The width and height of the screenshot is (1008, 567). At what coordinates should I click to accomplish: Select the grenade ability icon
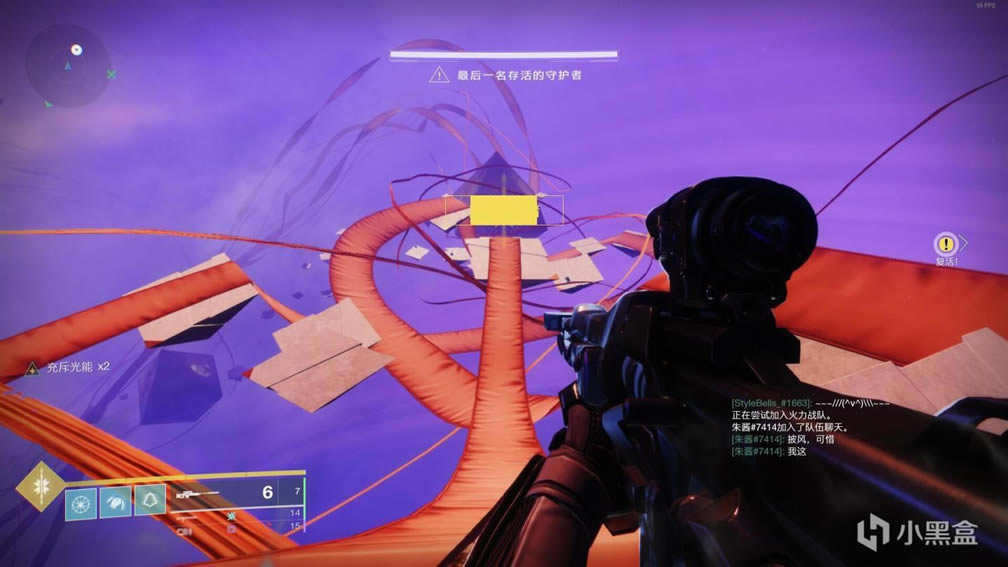tap(81, 501)
